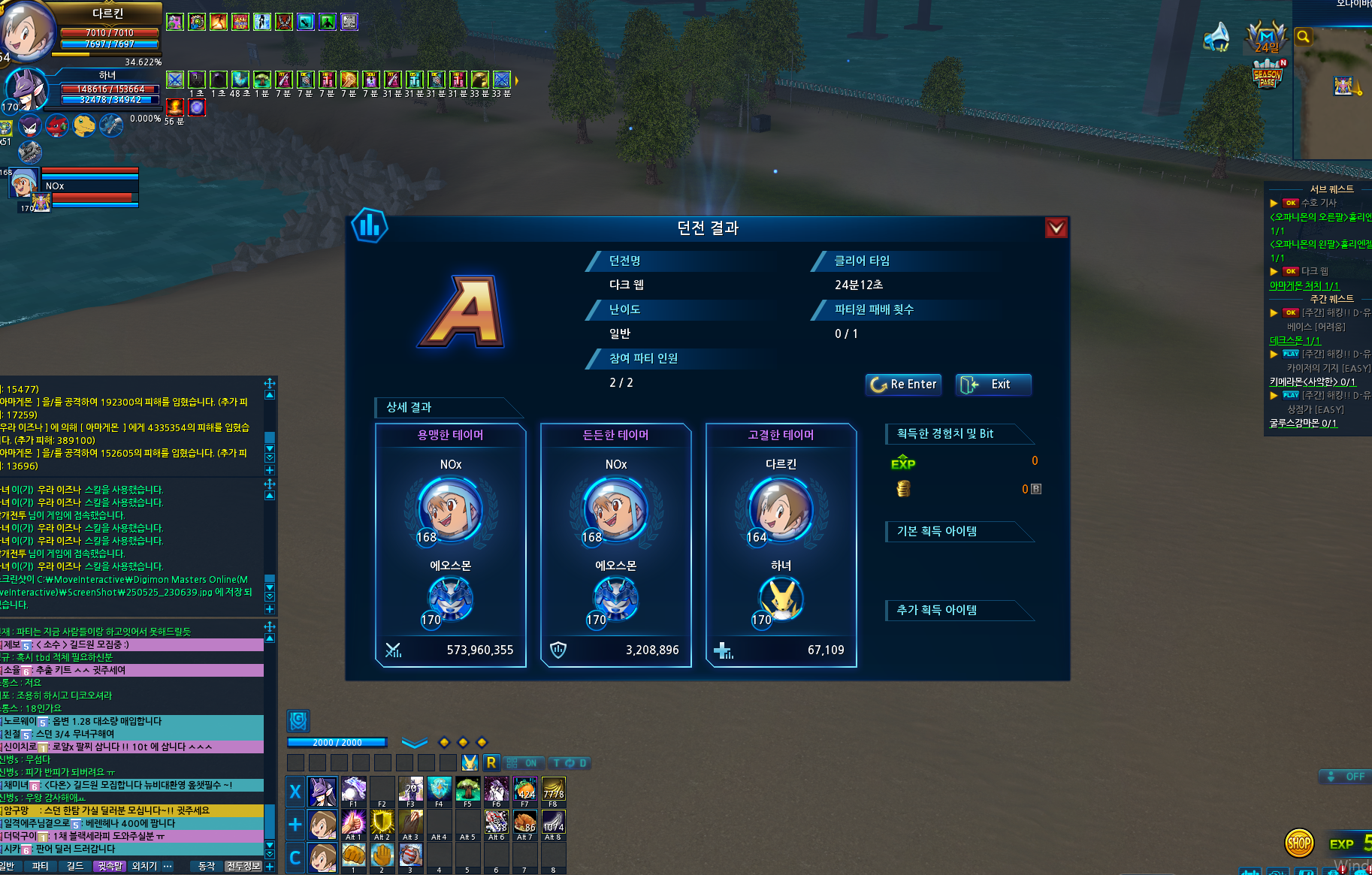Viewport: 1372px width, 875px height.
Task: Open the 전투정보 combat info tab
Action: pos(243,866)
